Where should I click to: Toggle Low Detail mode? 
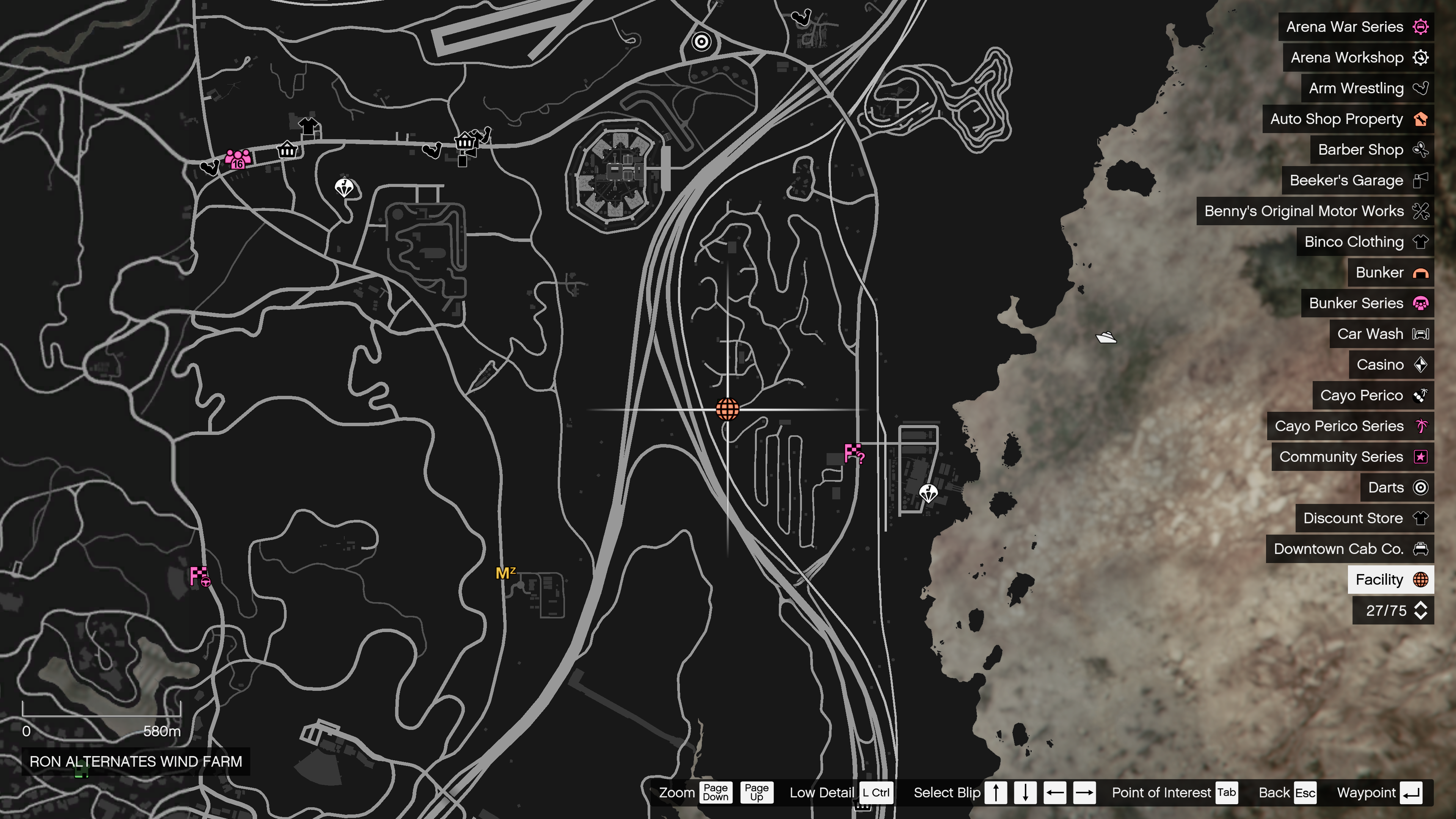875,792
